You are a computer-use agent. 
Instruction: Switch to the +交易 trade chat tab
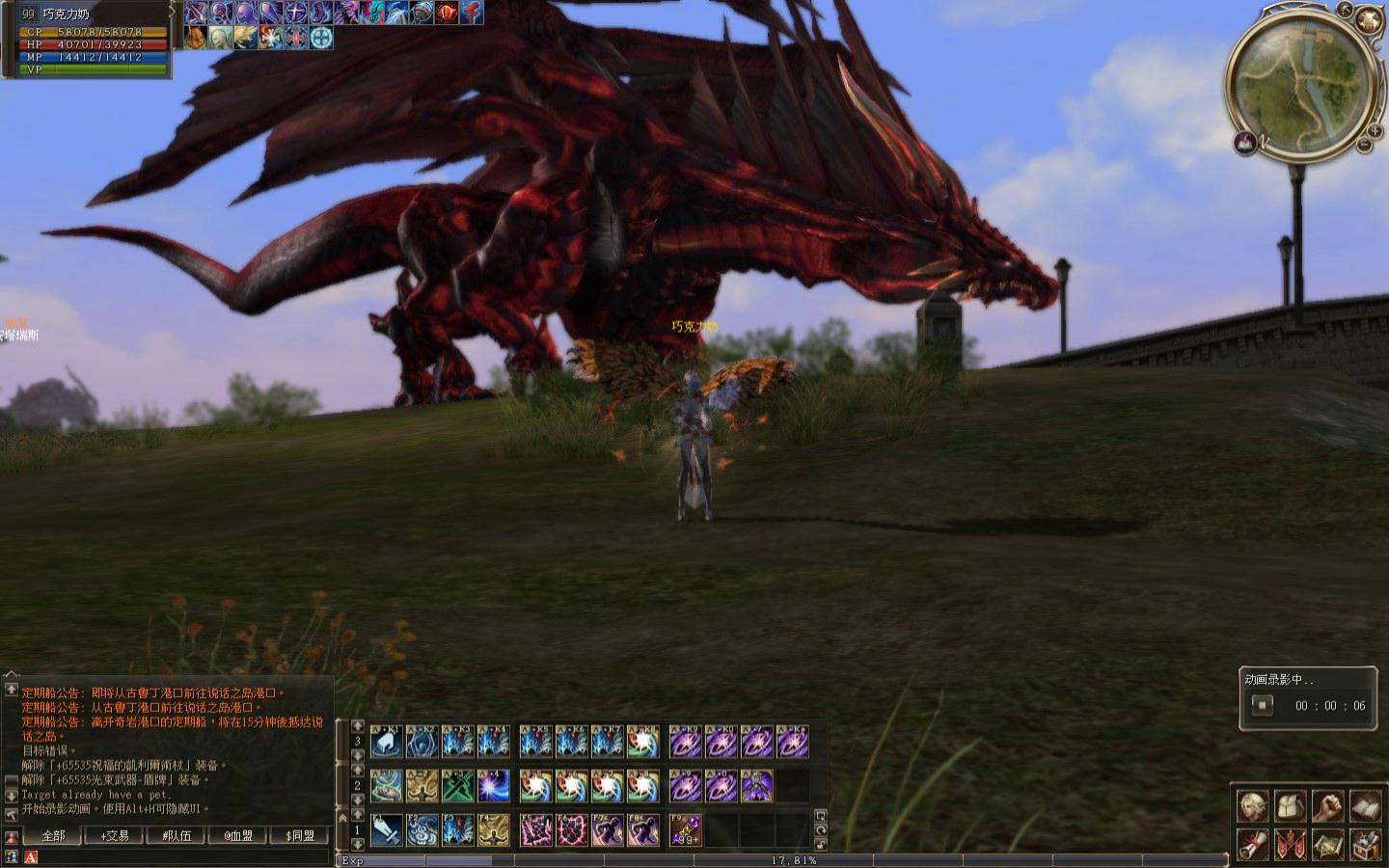tap(115, 835)
